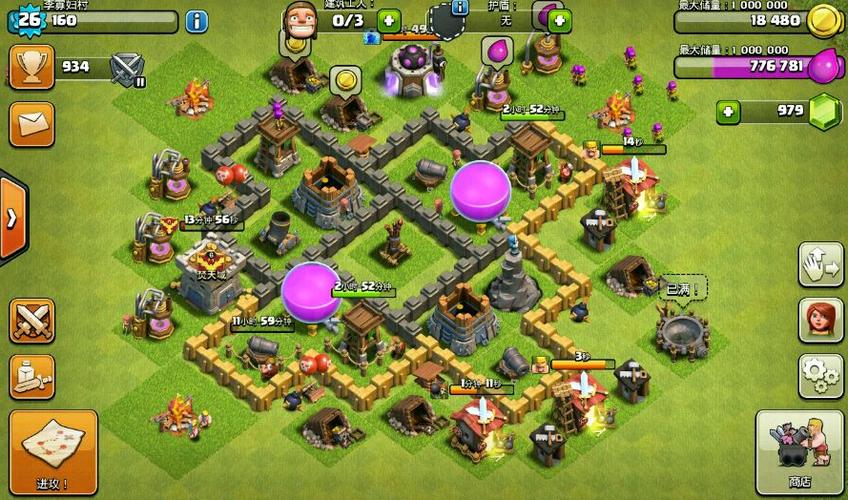Tap the level 26 experience badge
This screenshot has width=848, height=500.
point(25,20)
